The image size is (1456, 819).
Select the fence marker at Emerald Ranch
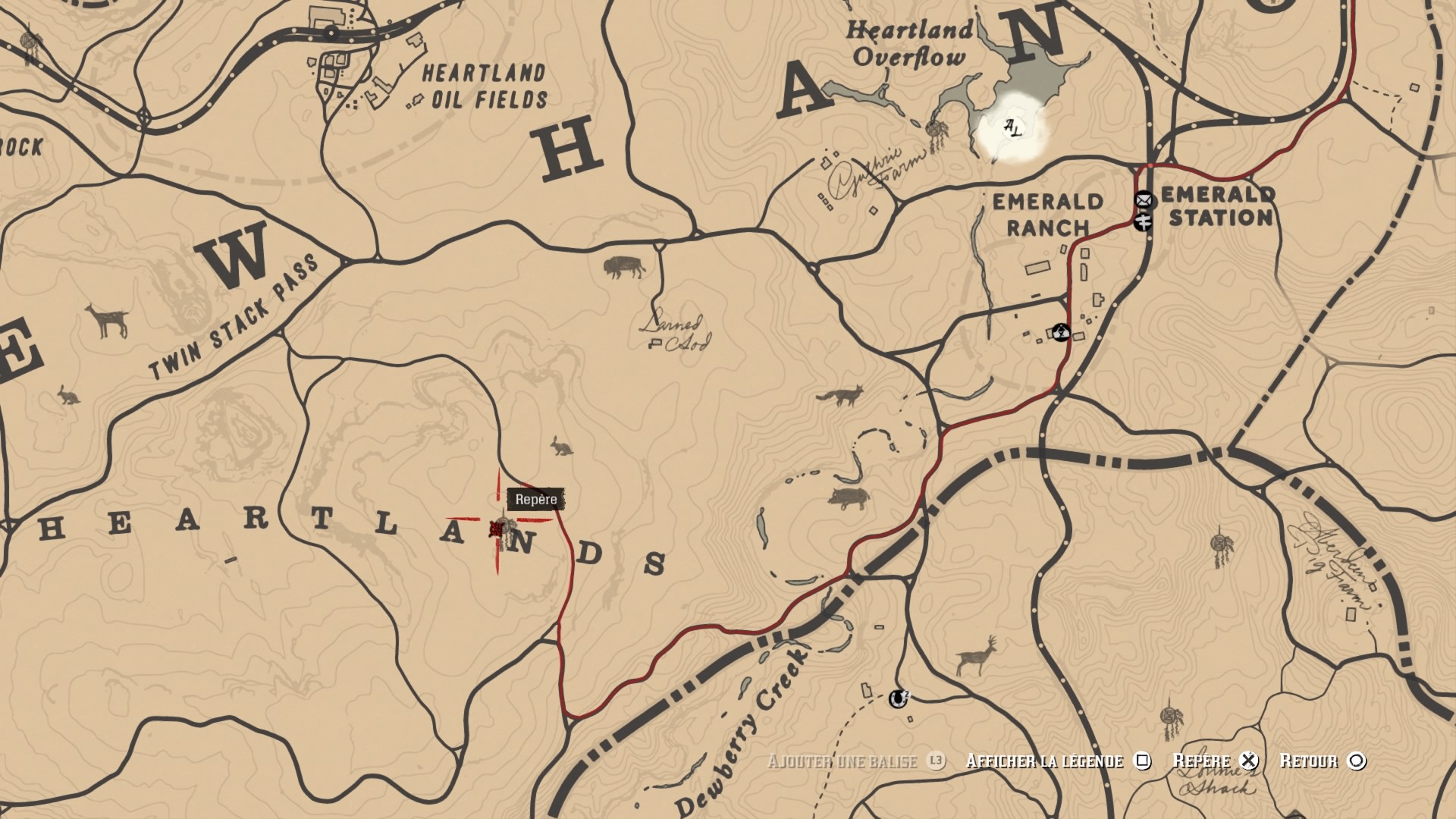[1061, 332]
